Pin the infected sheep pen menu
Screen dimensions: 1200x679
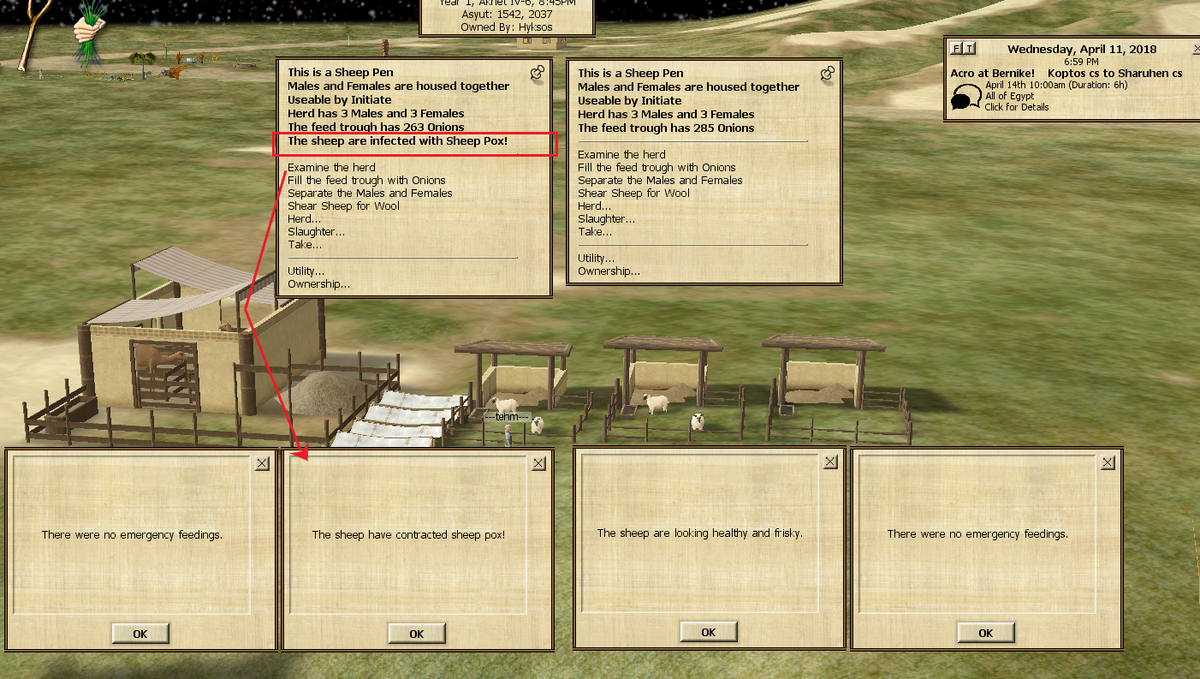(x=537, y=73)
